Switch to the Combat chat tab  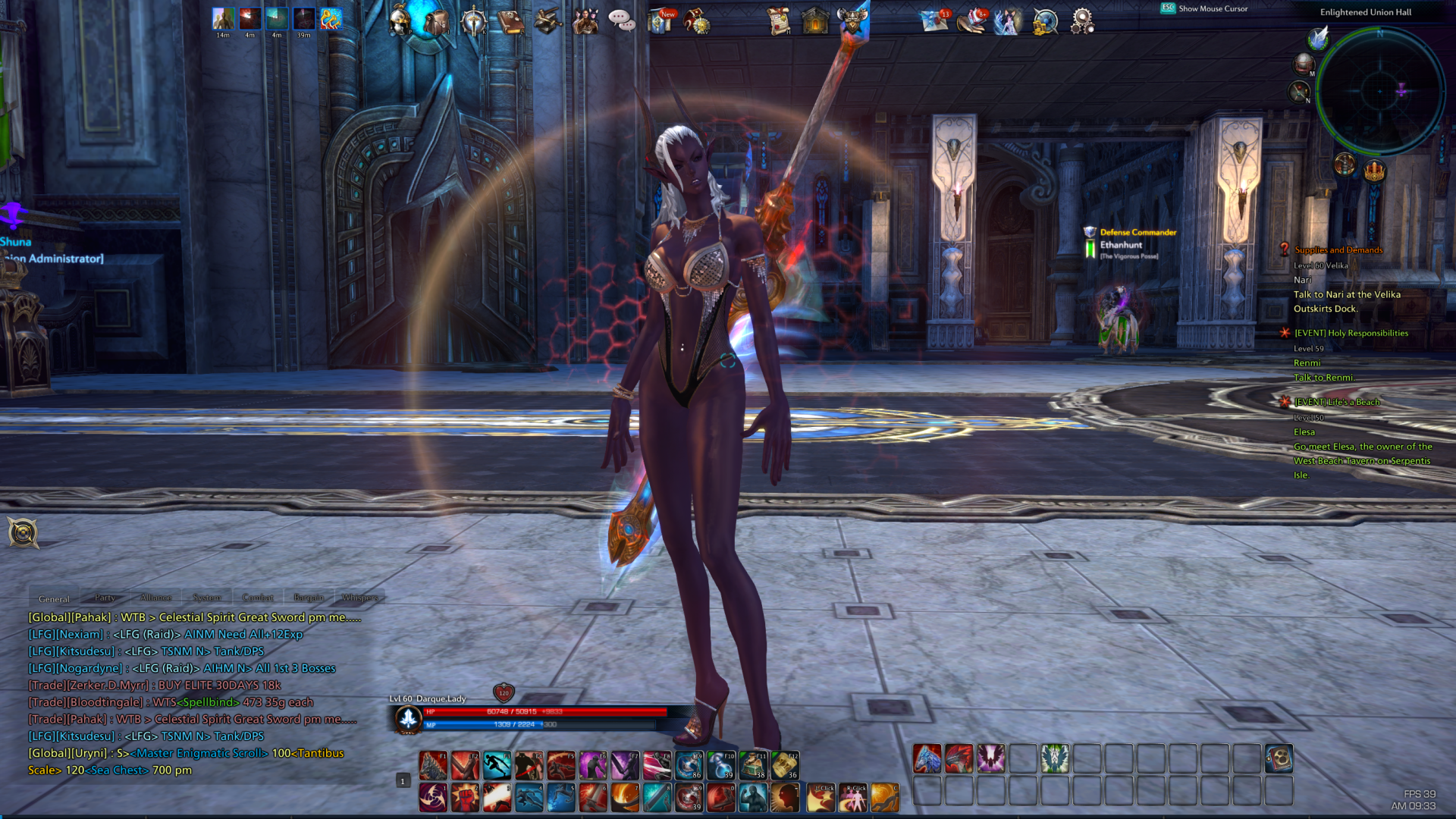click(x=258, y=598)
